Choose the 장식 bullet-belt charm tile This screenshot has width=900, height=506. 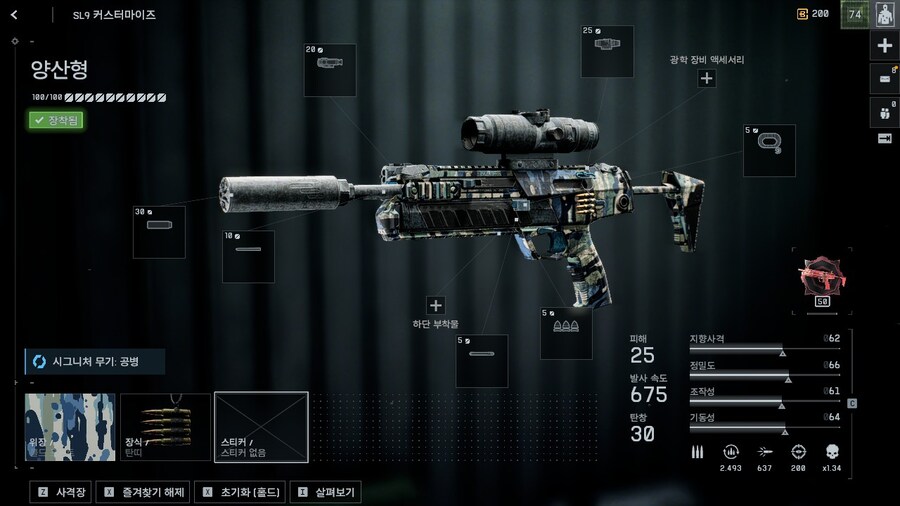[x=165, y=427]
